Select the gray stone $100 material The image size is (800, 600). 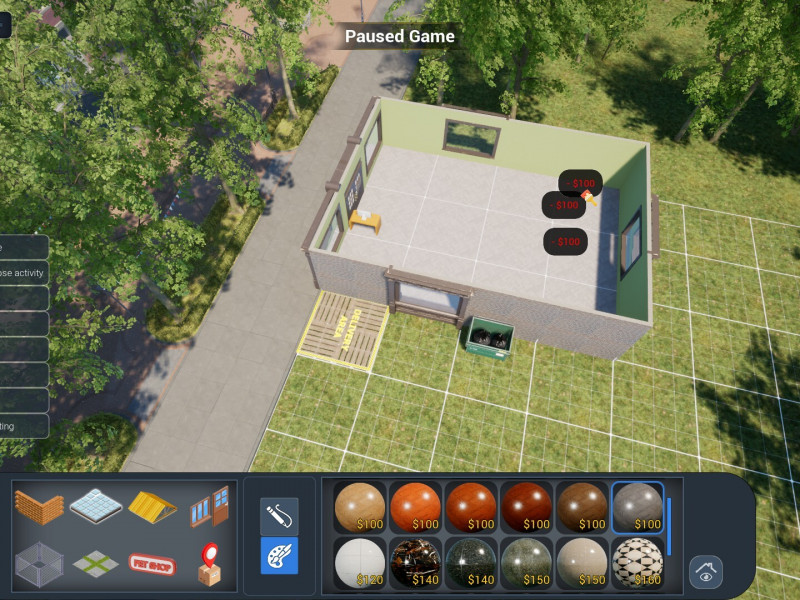(x=637, y=507)
